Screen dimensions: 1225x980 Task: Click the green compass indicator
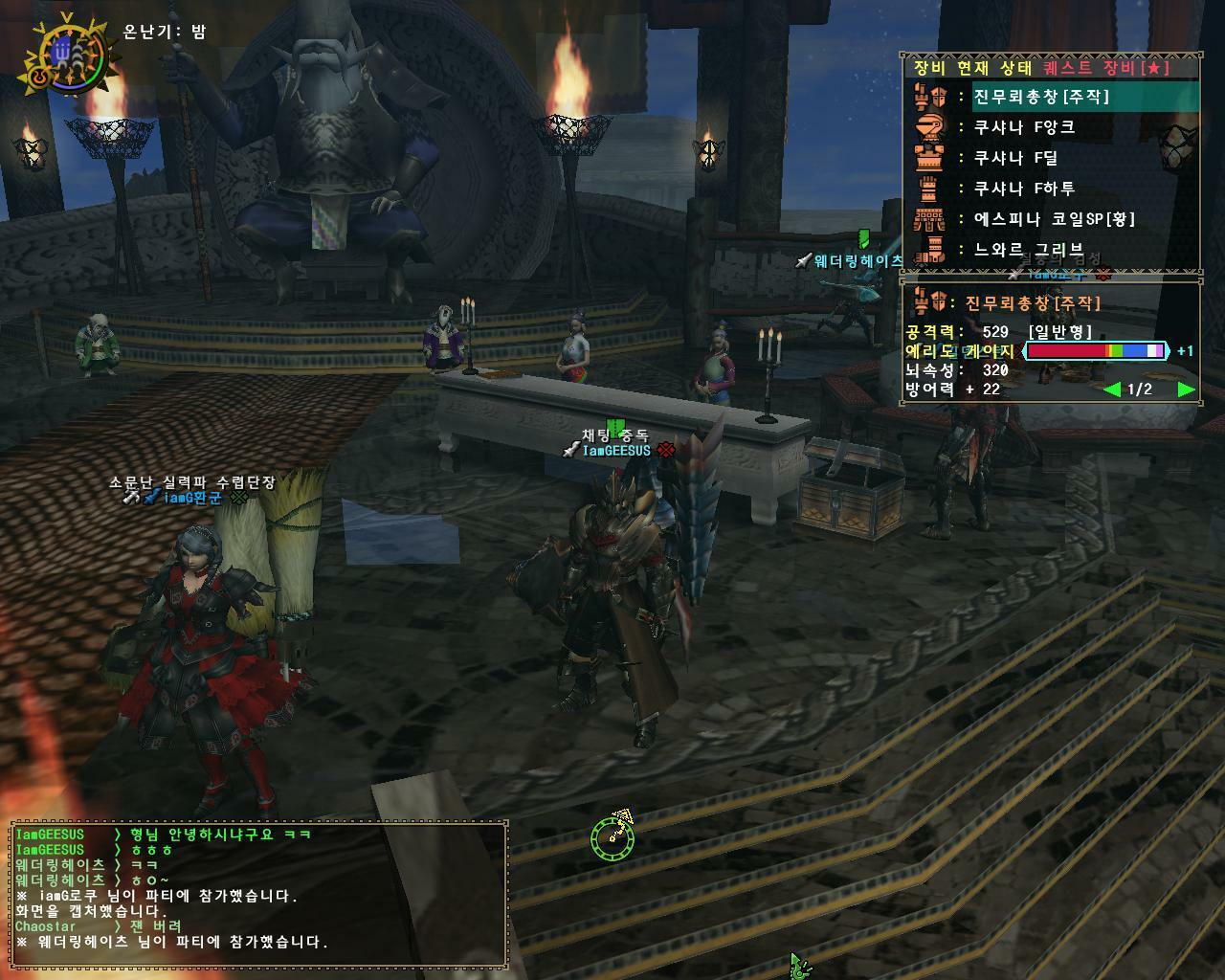pos(612,837)
